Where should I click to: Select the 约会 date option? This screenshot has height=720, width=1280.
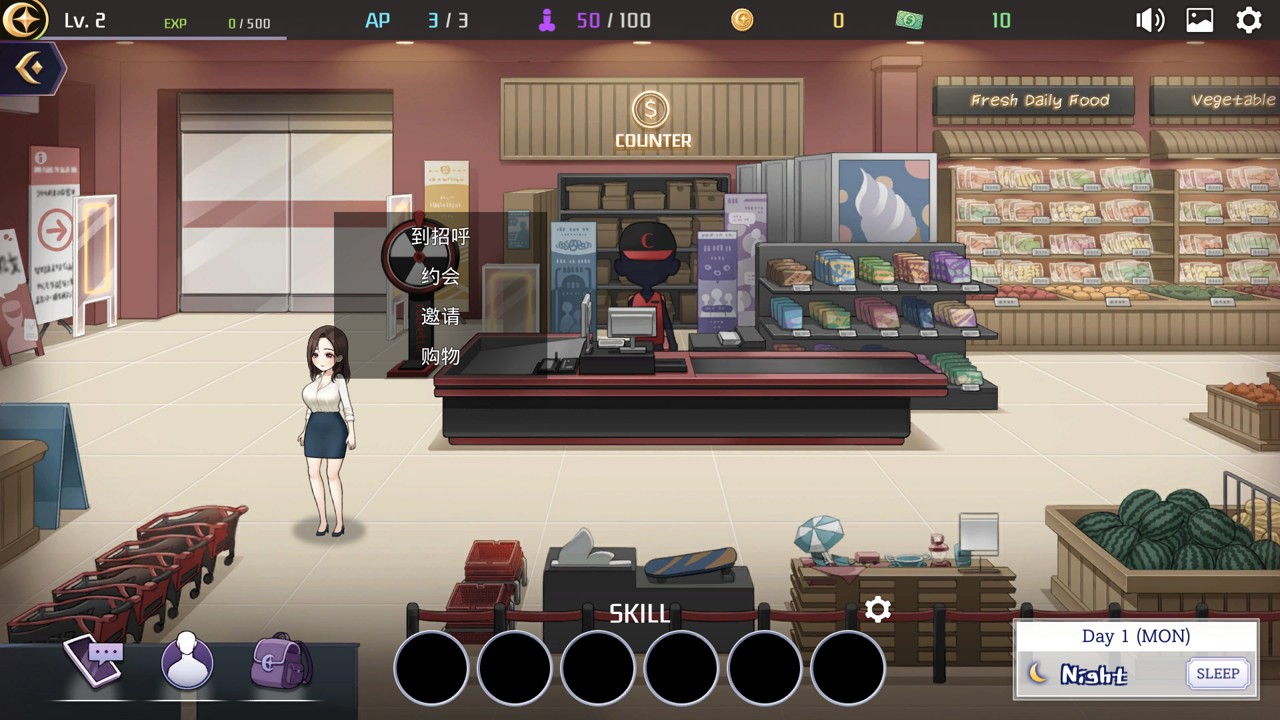click(x=440, y=276)
